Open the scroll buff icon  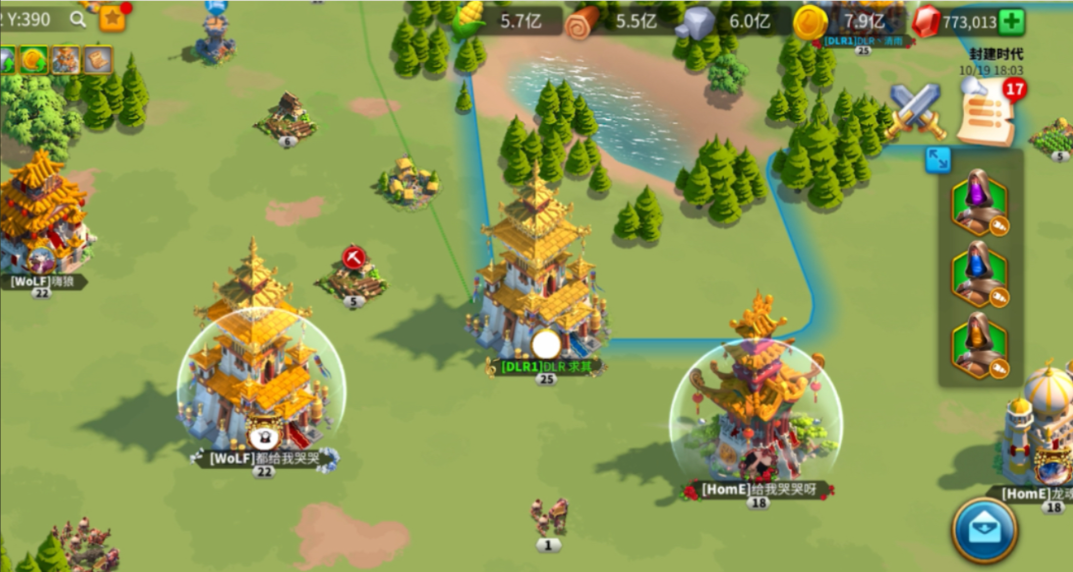pos(97,60)
